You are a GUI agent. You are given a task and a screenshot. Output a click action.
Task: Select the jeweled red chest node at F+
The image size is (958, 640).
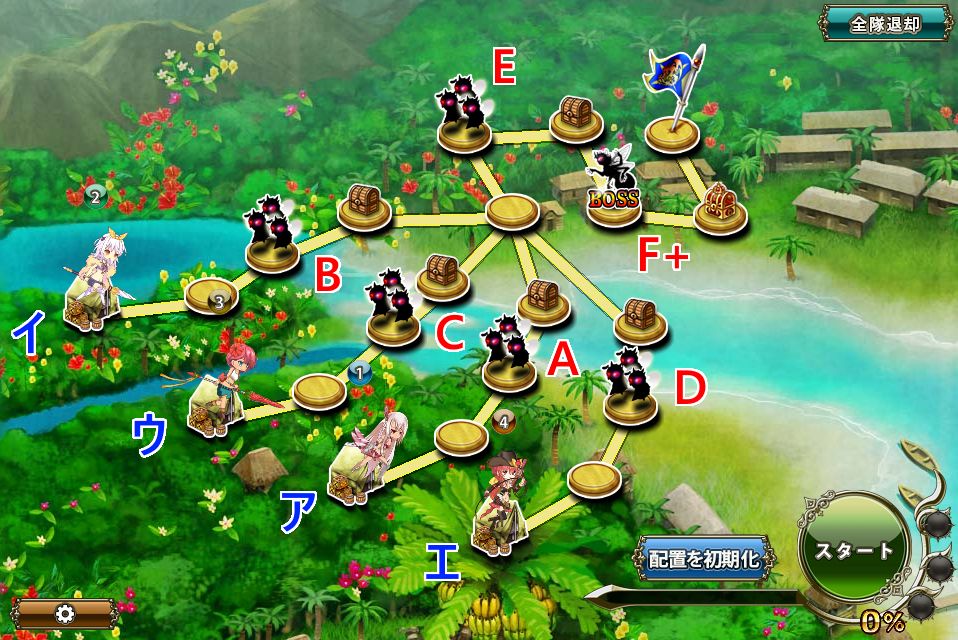(x=718, y=209)
